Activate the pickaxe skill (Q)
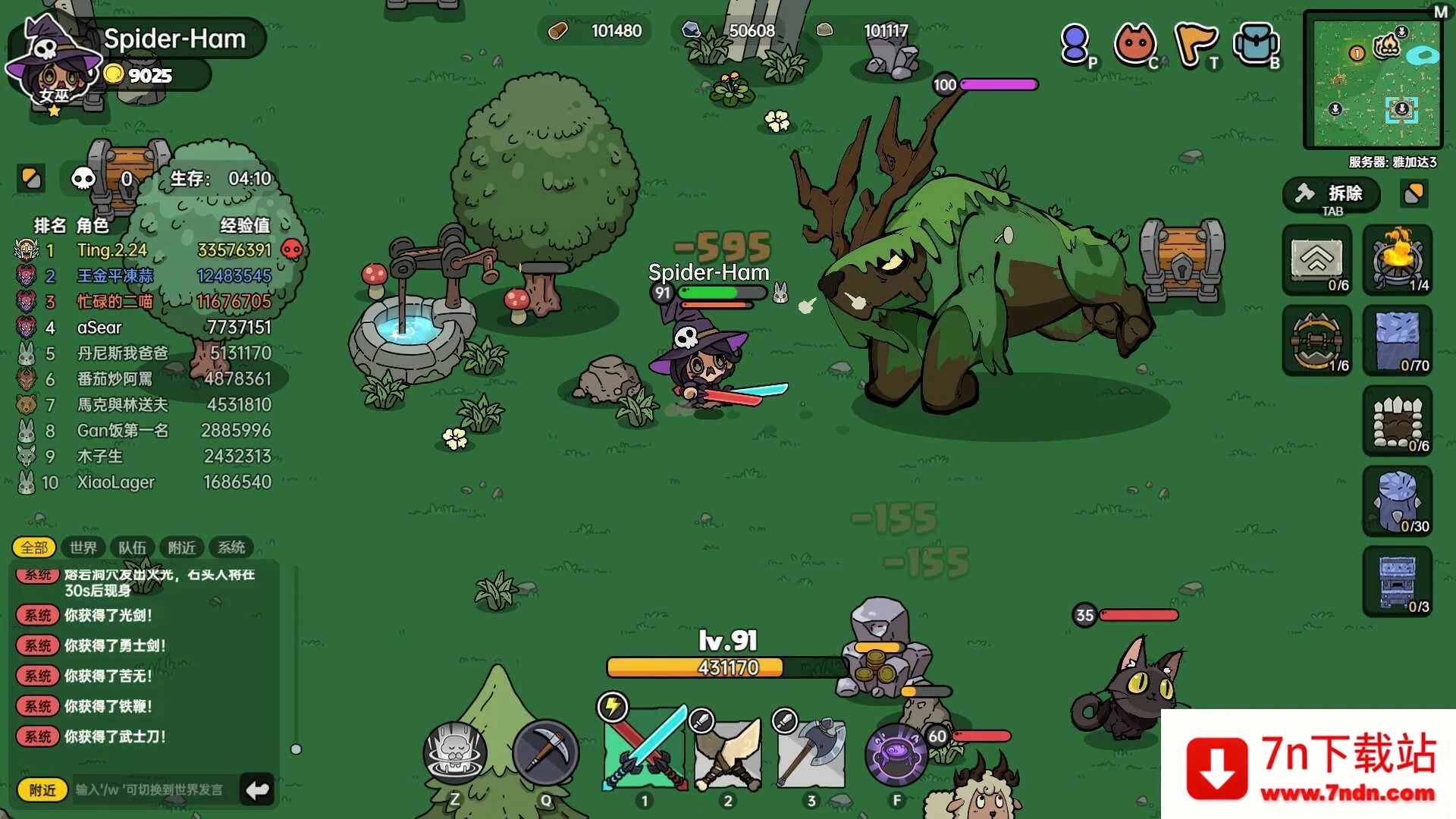 coord(547,752)
